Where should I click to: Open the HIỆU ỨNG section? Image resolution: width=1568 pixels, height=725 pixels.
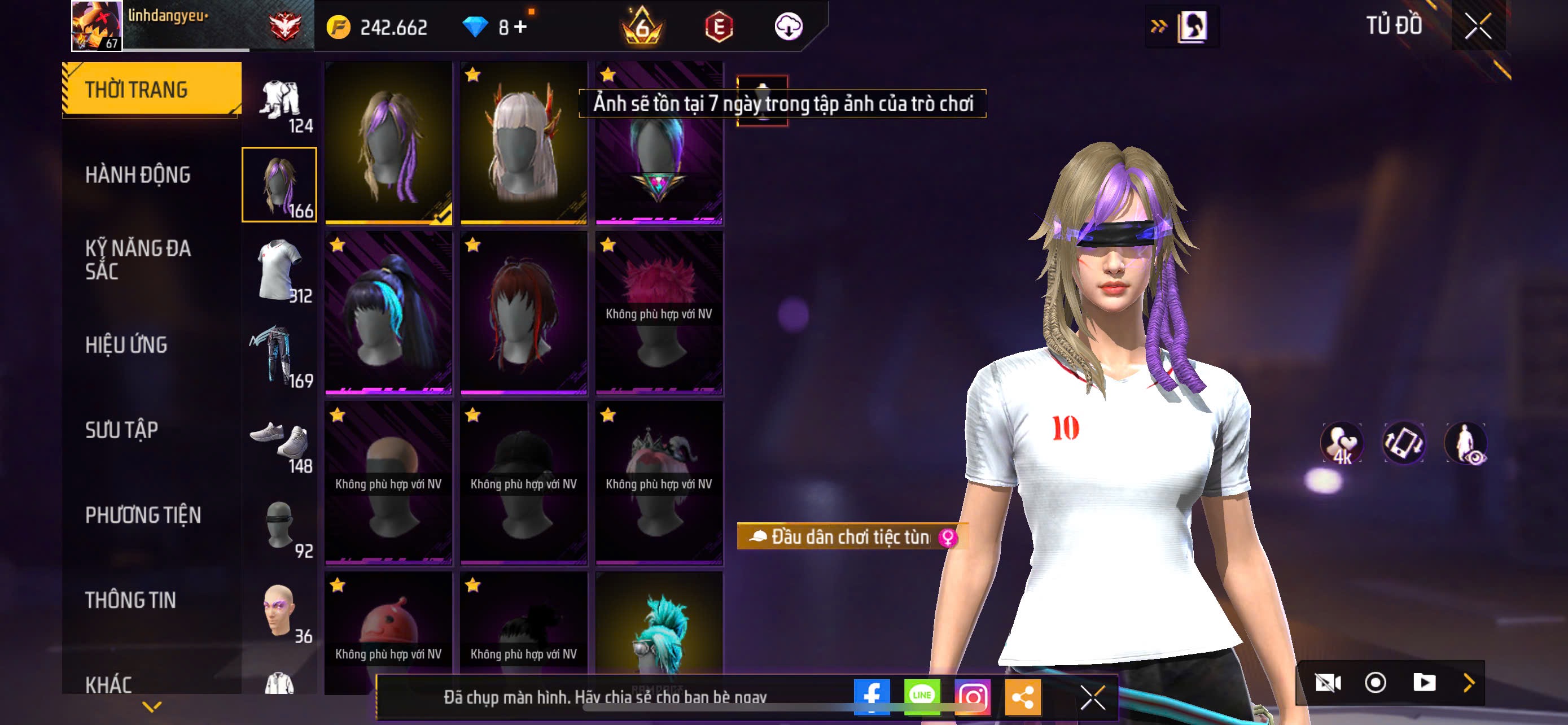(x=126, y=345)
